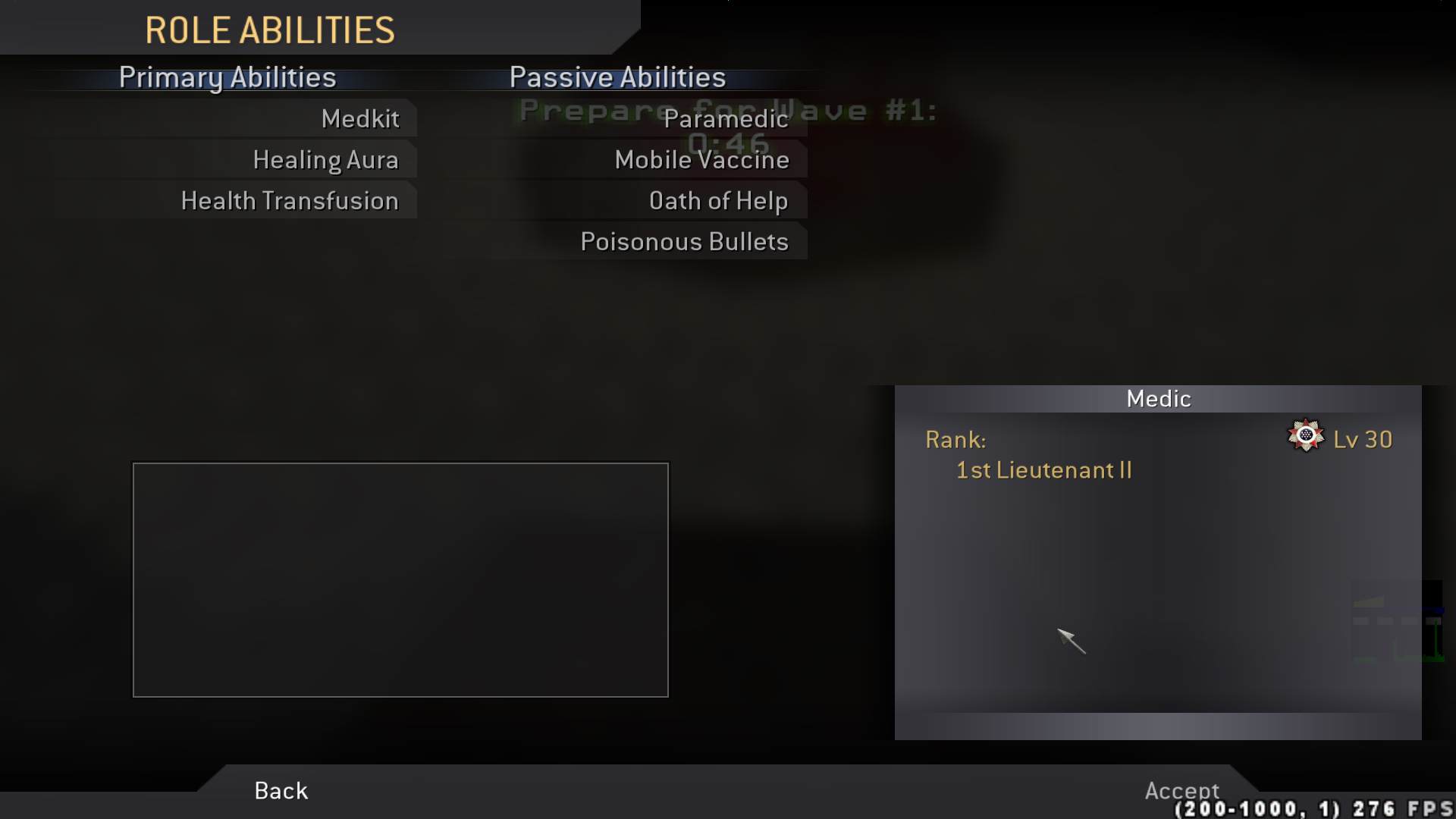Click the 1st Lieutenant II rank text
Viewport: 1456px width, 819px height.
click(x=1043, y=470)
